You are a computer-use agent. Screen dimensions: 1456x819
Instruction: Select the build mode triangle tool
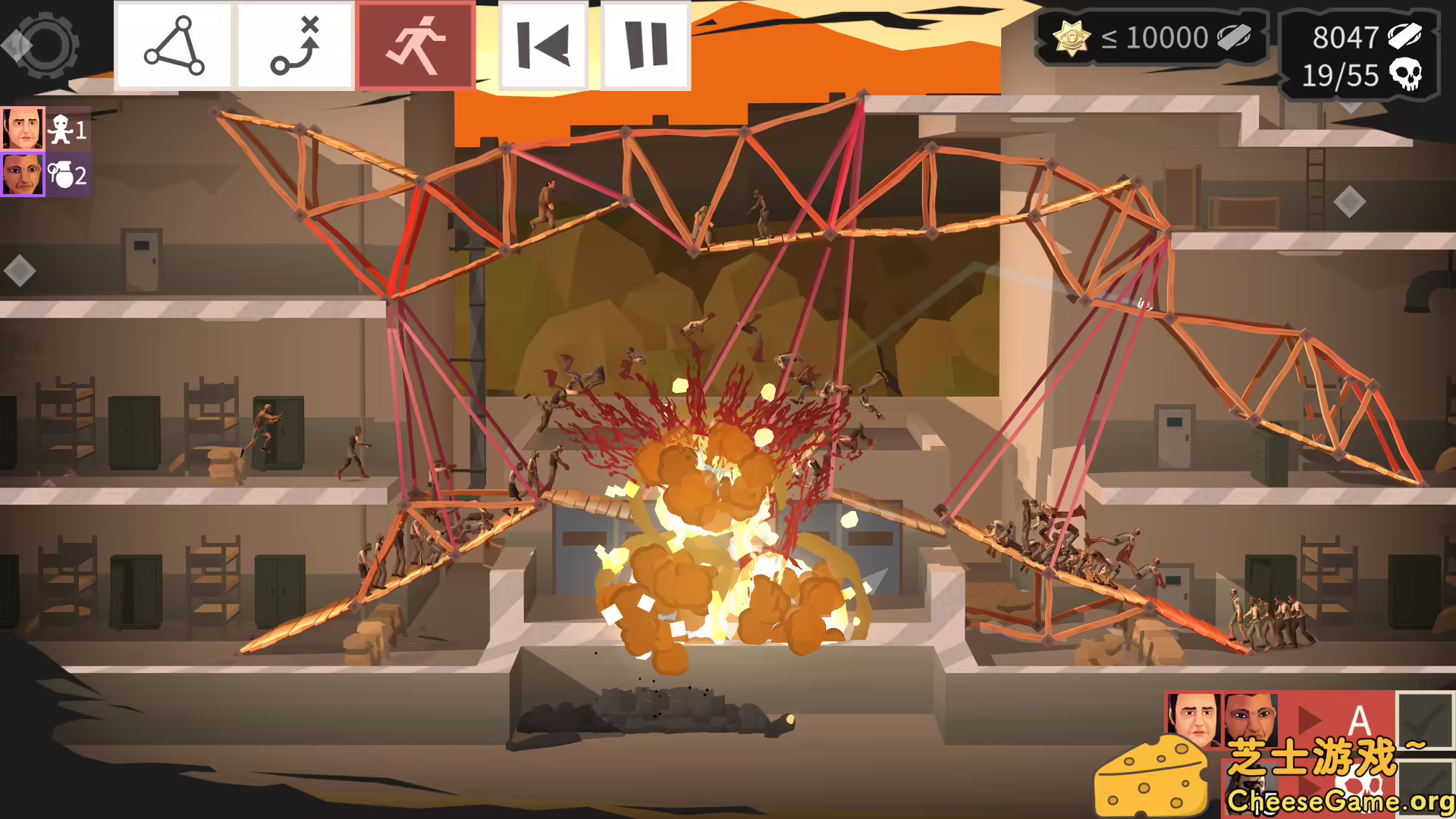173,44
